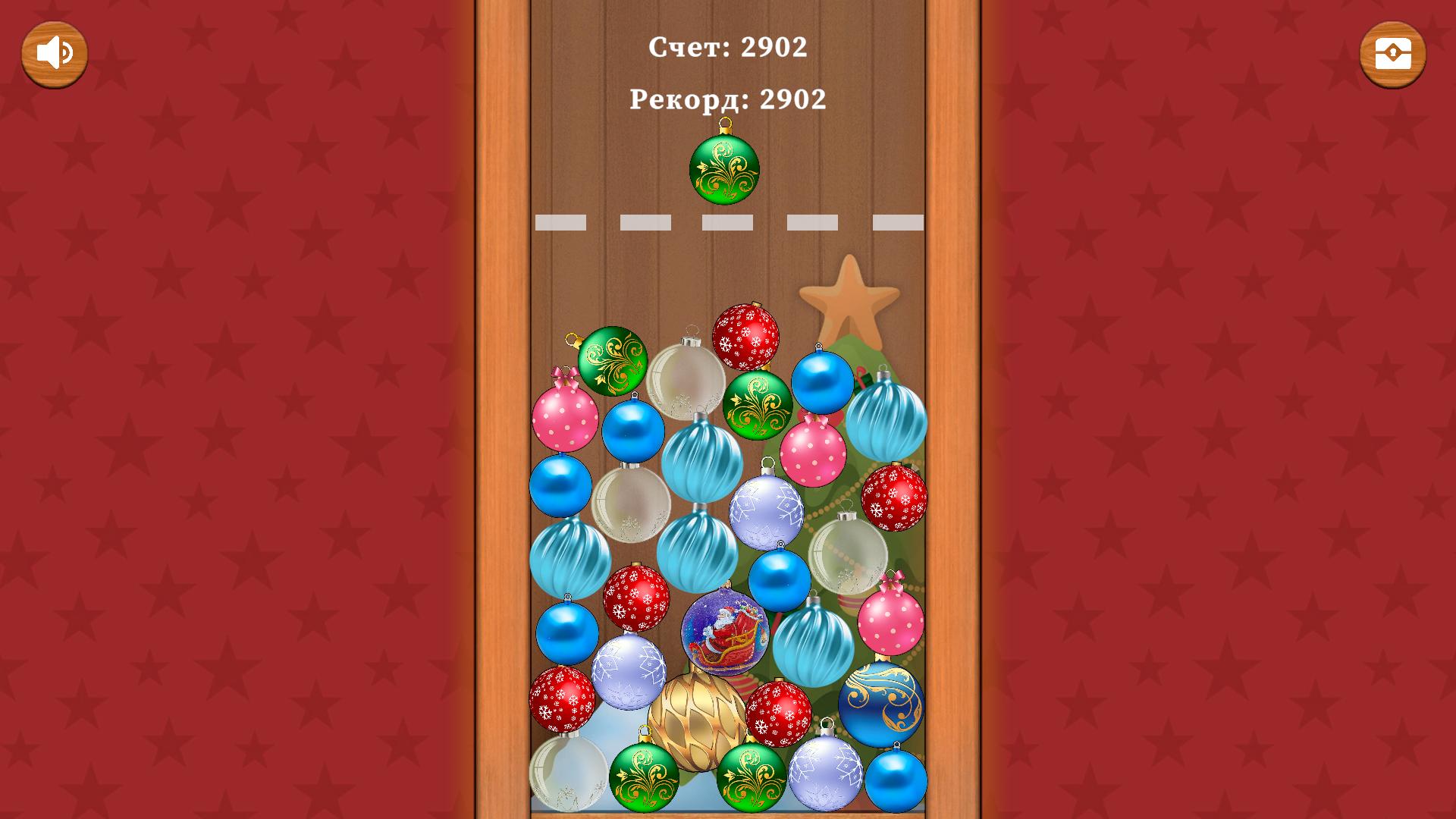Image resolution: width=1456 pixels, height=819 pixels.
Task: Click the record text showing Рекорд: 2902
Action: 726,99
